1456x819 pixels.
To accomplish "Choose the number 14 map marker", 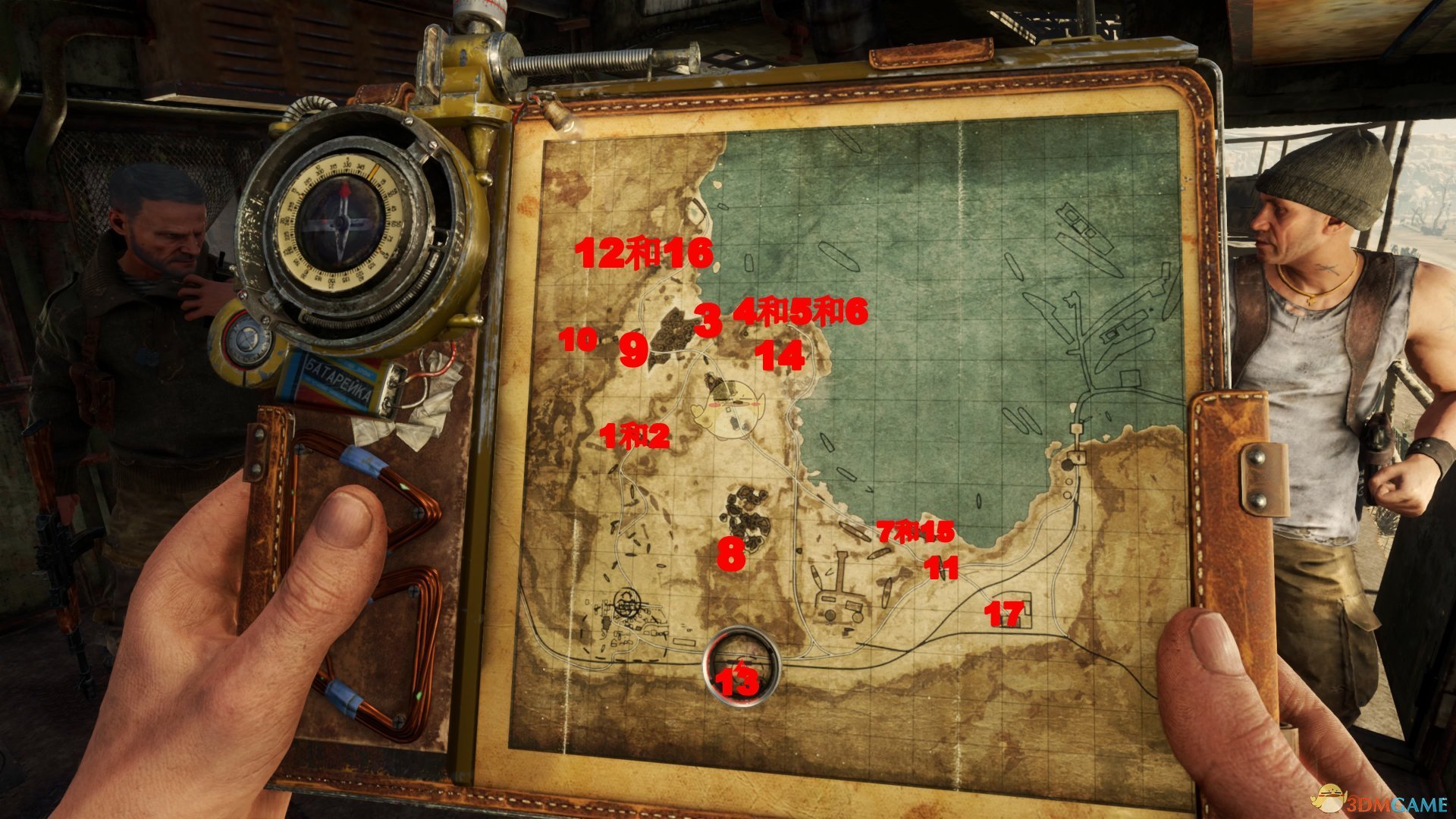I will click(x=781, y=356).
